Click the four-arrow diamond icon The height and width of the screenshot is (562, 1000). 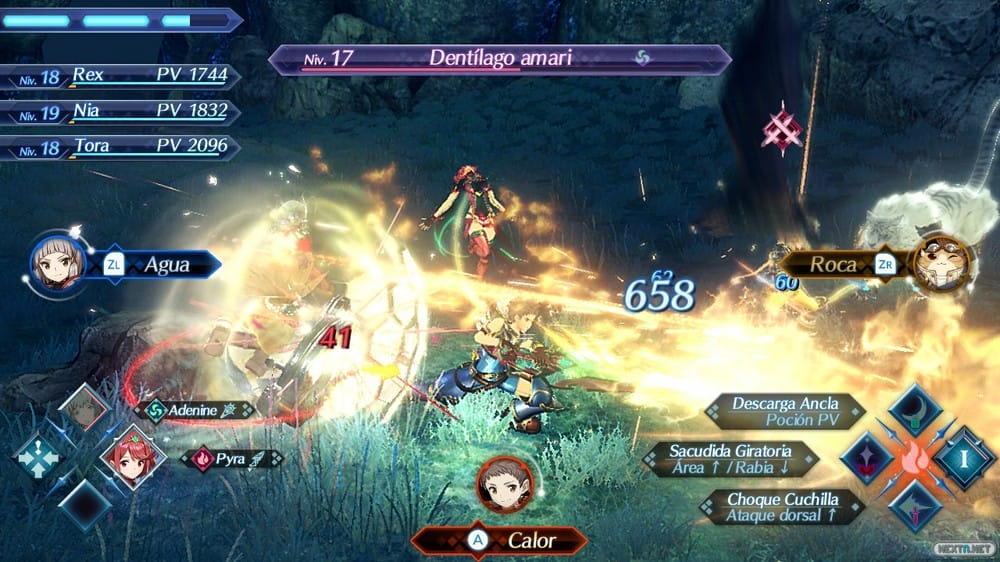[39, 457]
